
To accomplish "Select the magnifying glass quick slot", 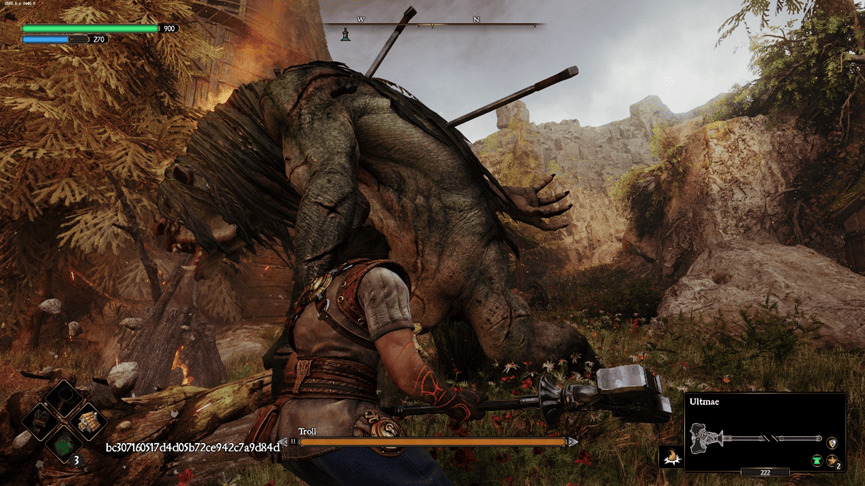I will click(63, 398).
